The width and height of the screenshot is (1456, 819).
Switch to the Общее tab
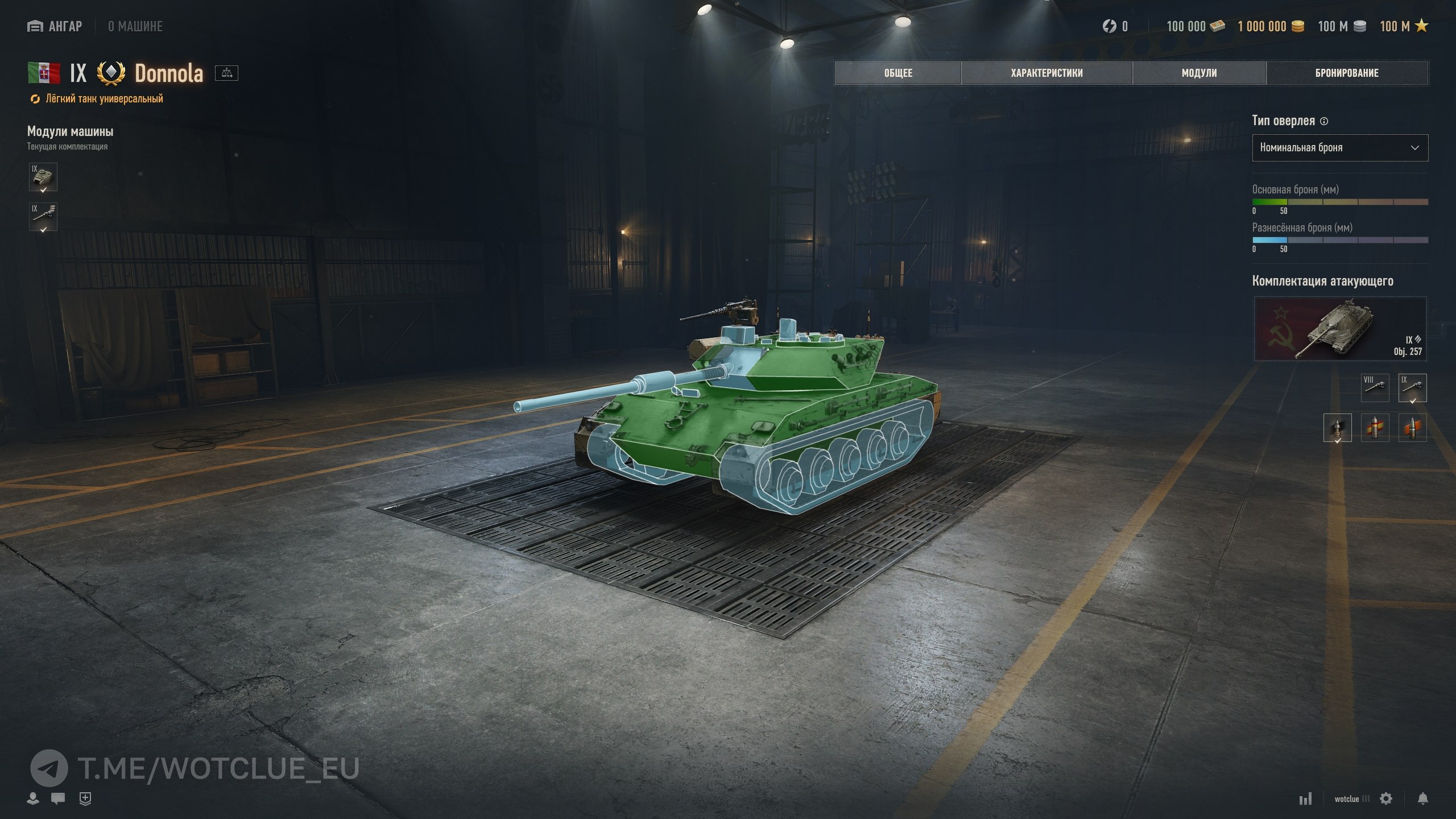[898, 73]
